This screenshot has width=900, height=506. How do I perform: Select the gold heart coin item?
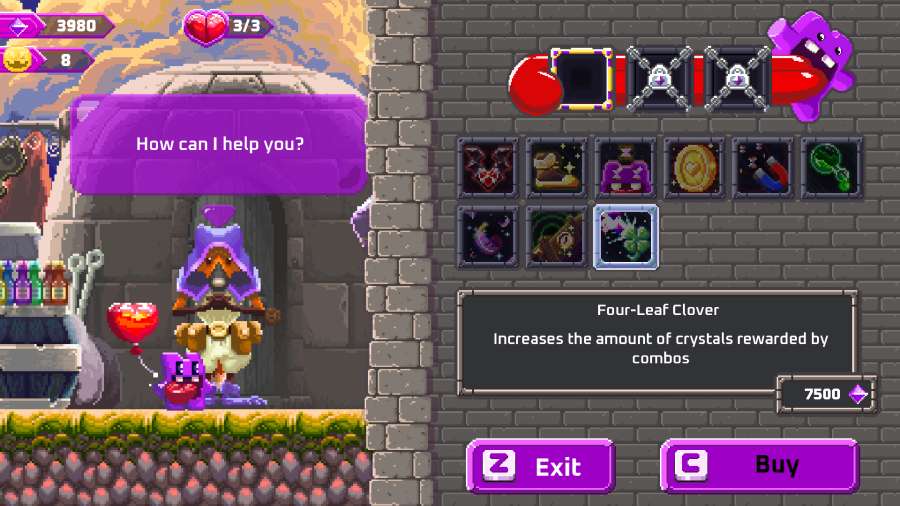click(694, 167)
